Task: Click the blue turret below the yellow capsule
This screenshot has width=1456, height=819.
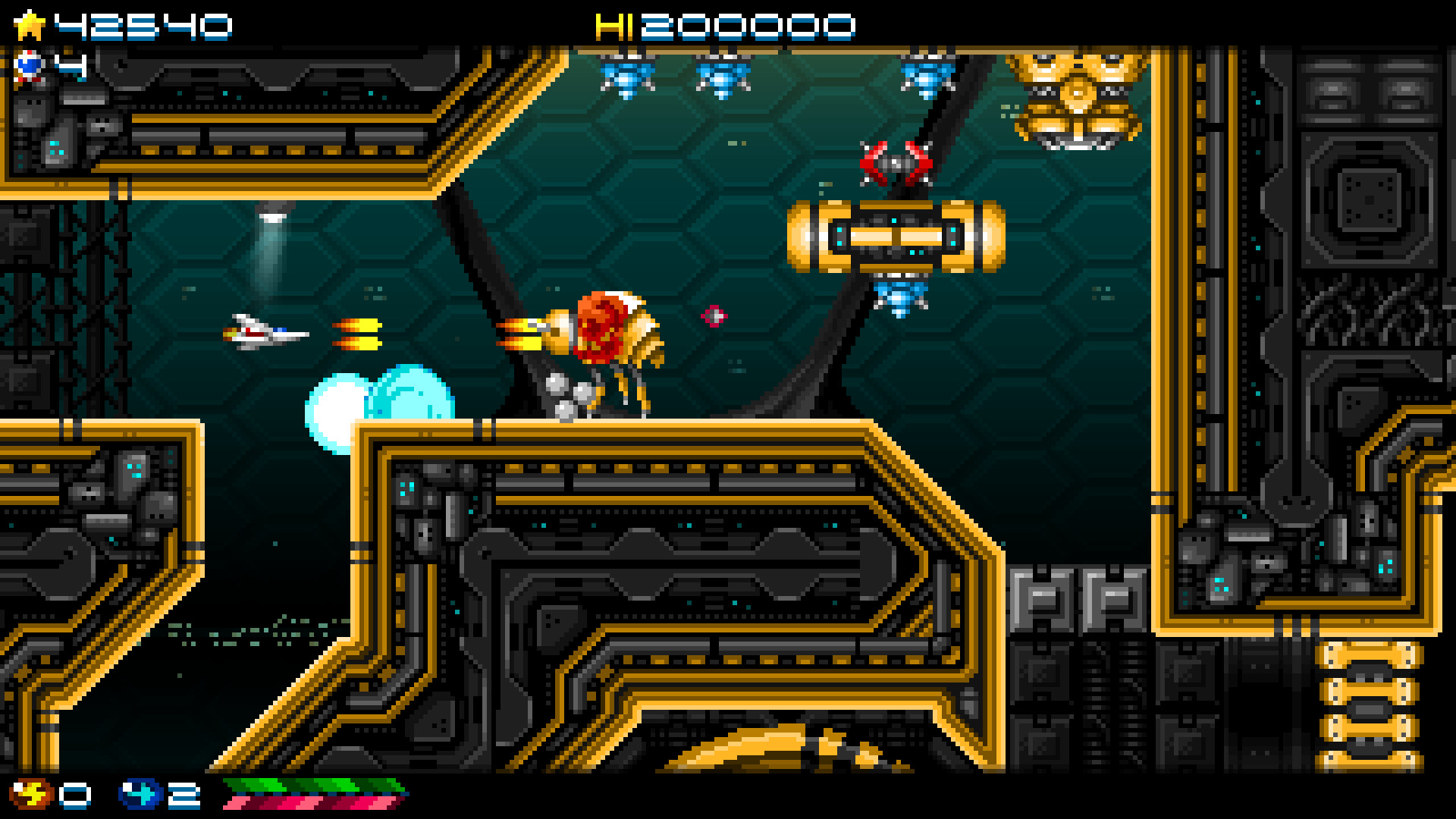Action: 899,296
